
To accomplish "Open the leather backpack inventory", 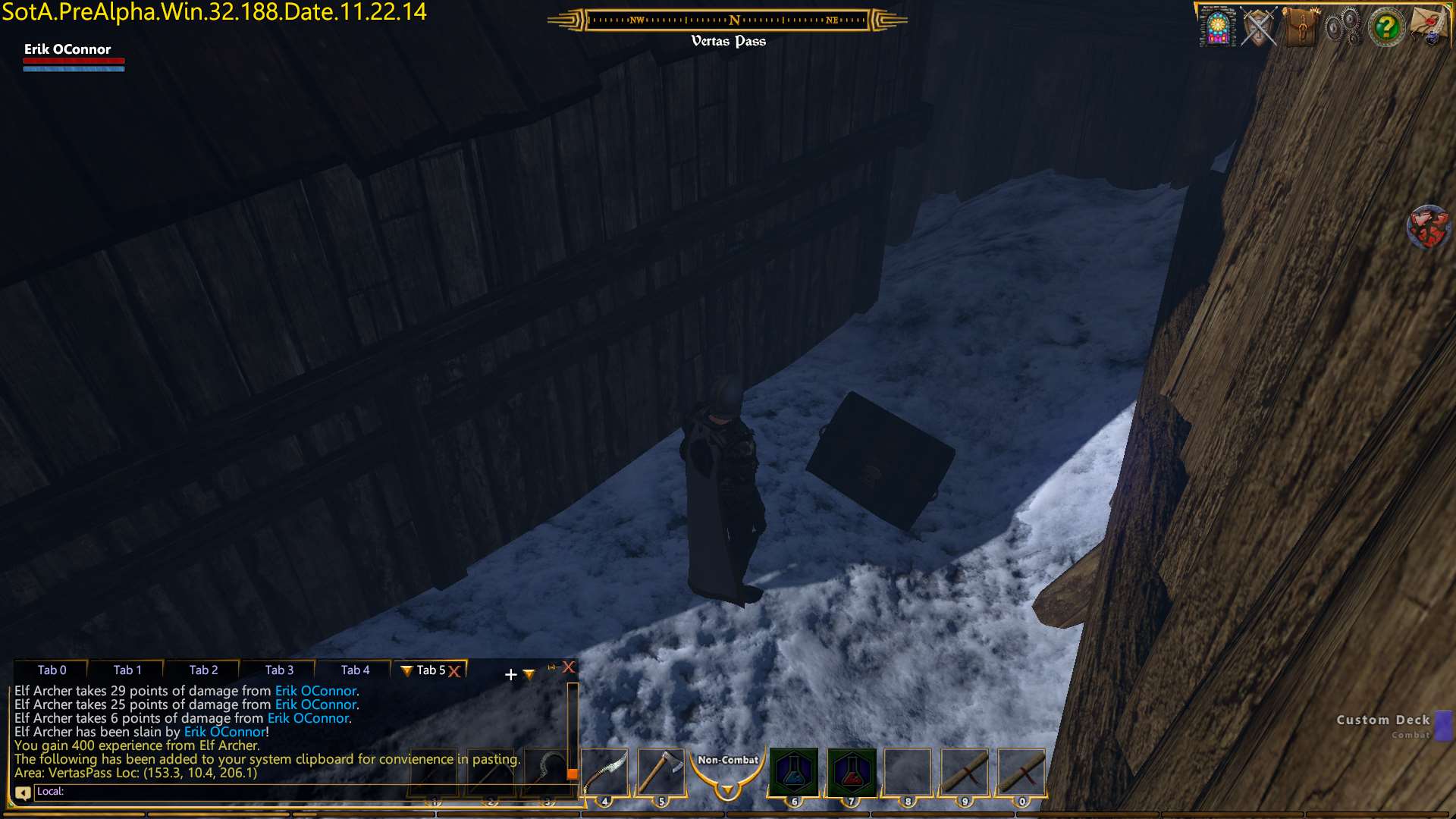I will pyautogui.click(x=1301, y=27).
